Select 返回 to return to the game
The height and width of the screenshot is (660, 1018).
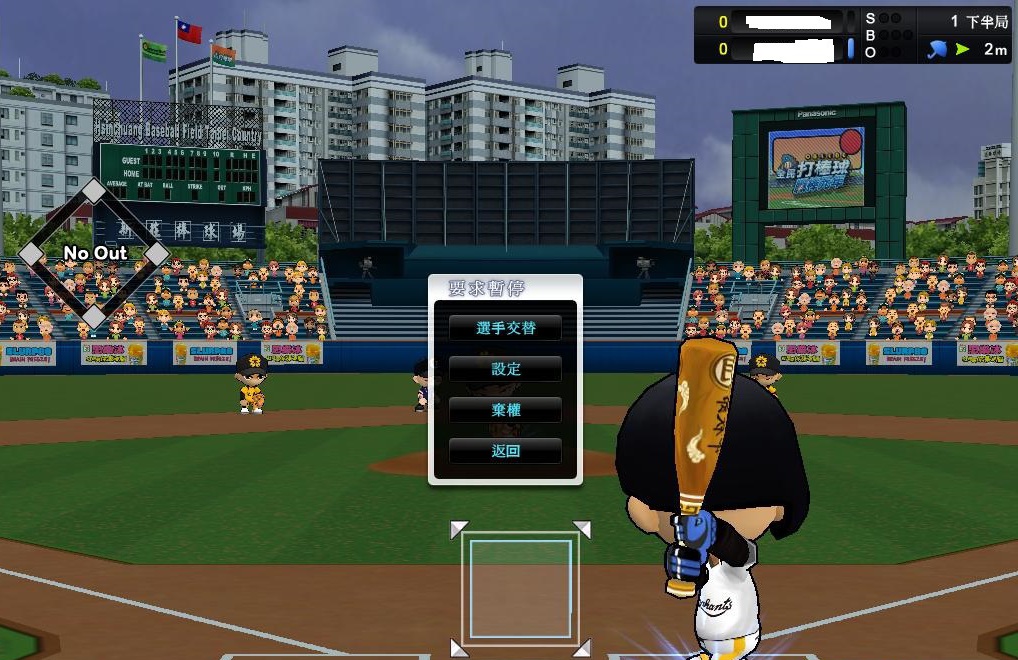tap(505, 451)
